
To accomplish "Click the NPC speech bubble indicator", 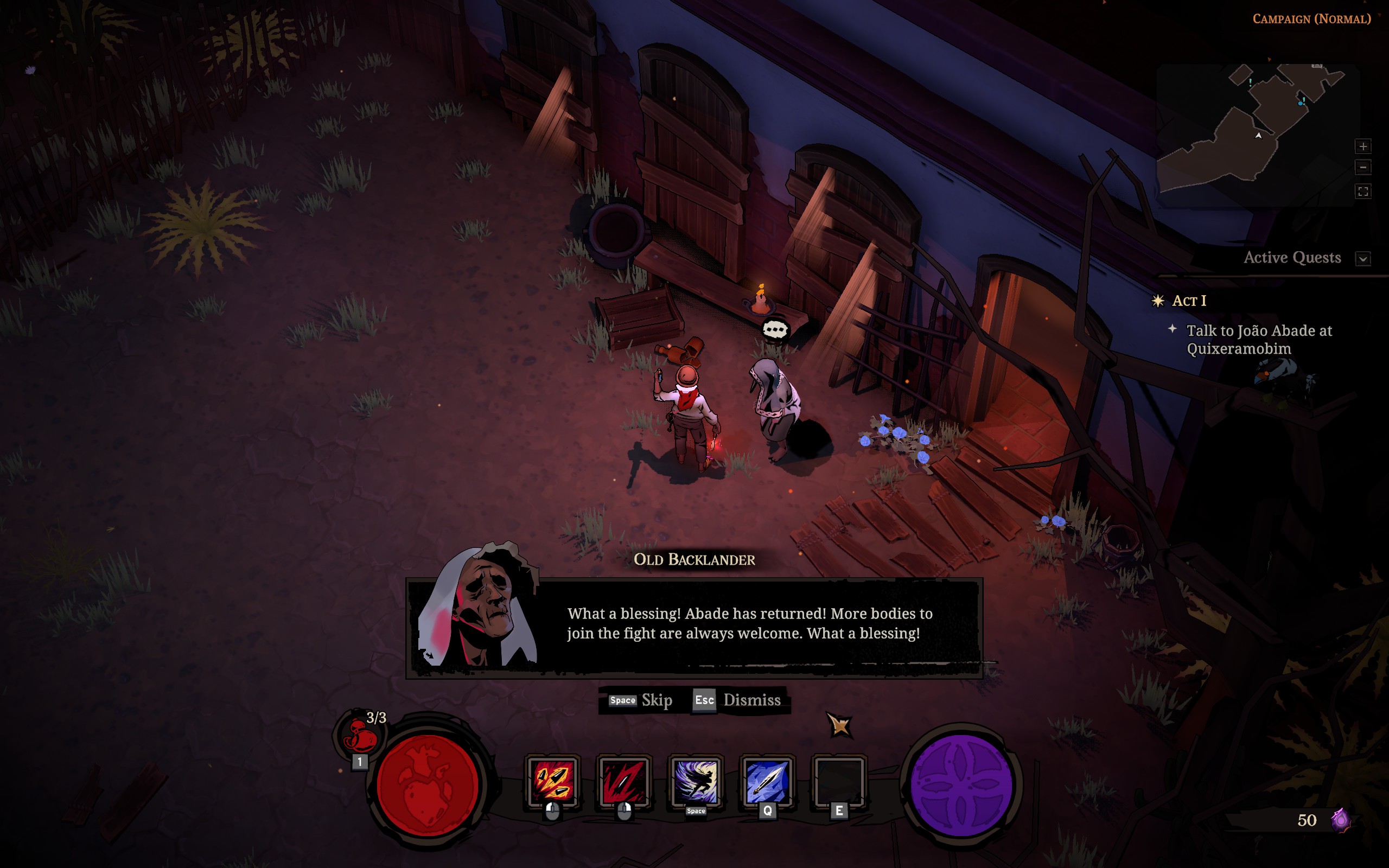I will 775,329.
